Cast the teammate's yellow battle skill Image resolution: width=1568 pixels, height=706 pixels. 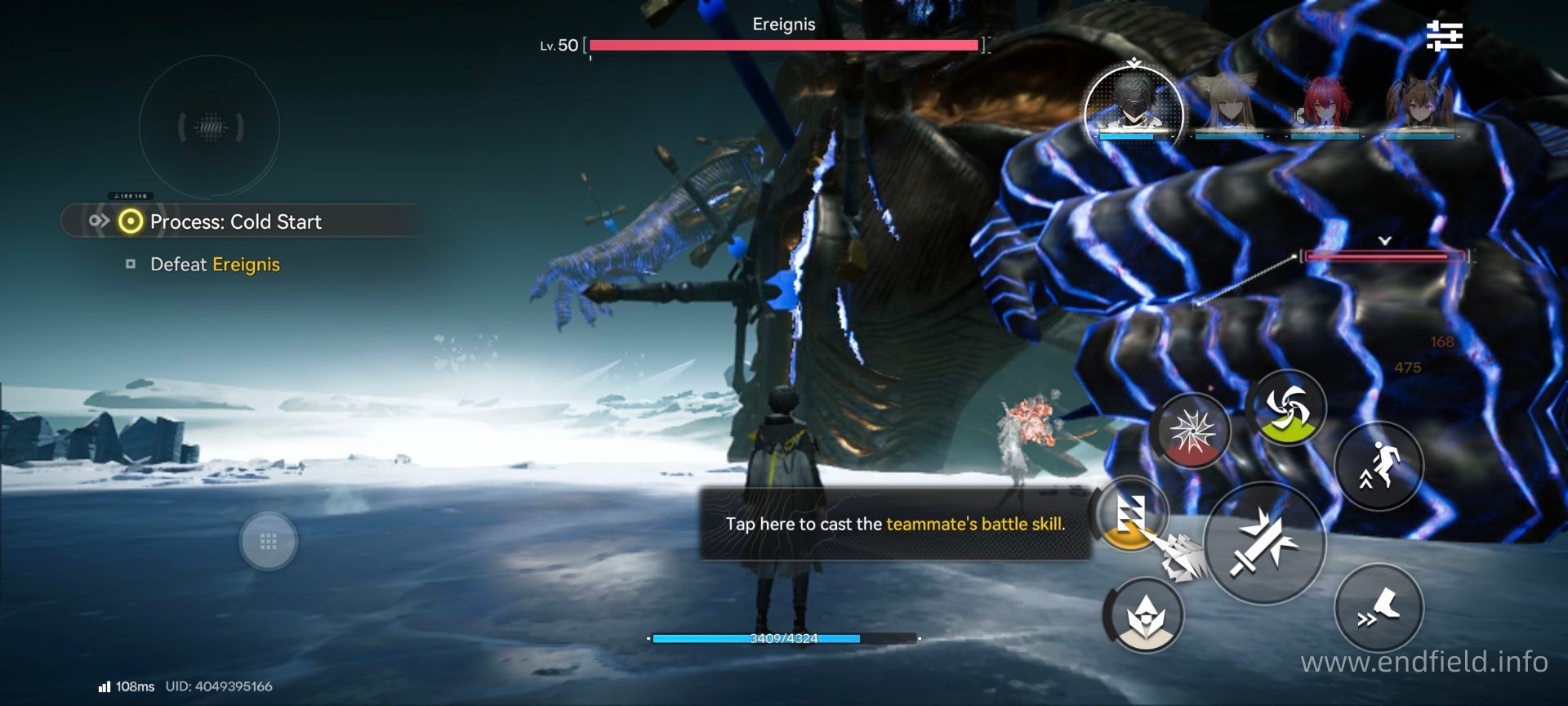click(x=1130, y=515)
